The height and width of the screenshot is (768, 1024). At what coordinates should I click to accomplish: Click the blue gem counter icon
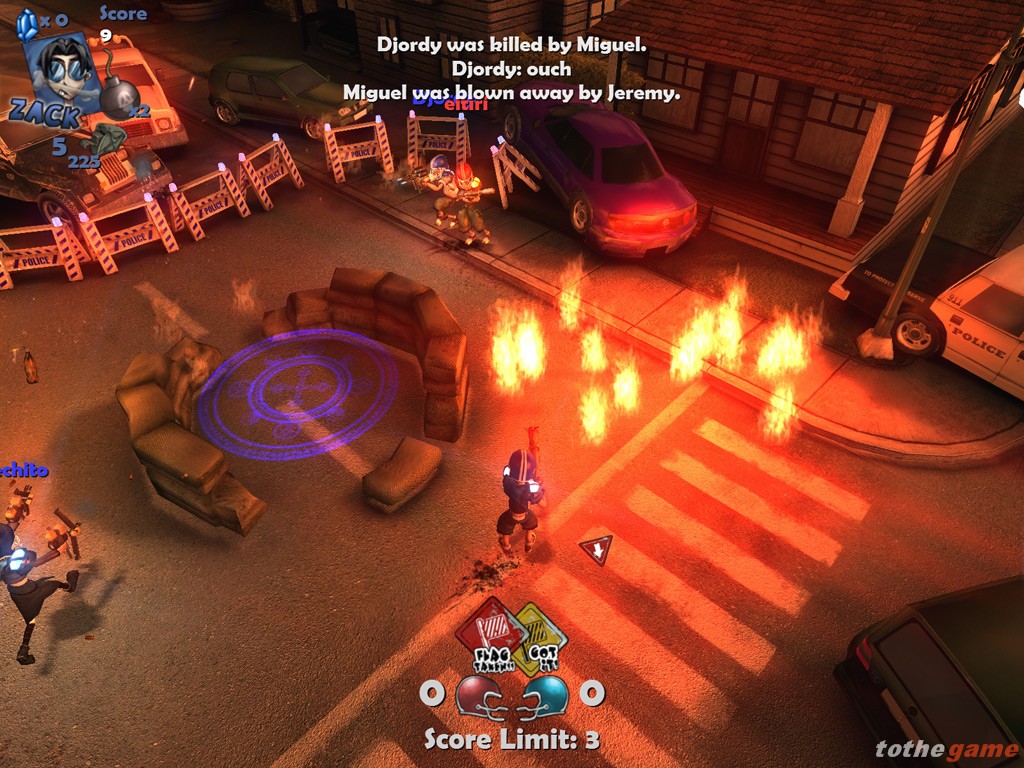point(29,21)
